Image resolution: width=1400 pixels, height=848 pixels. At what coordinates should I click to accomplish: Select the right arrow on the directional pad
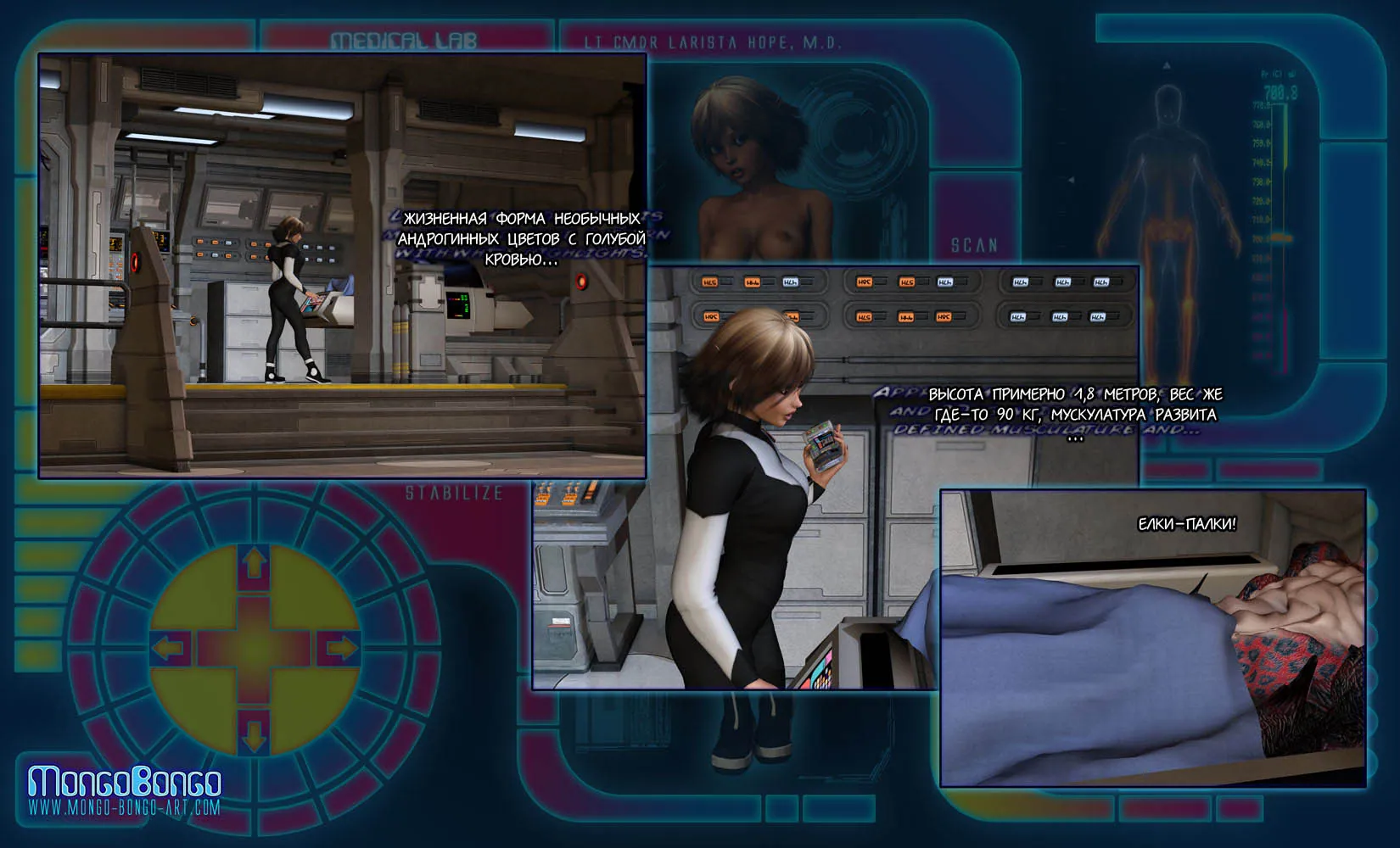(339, 649)
